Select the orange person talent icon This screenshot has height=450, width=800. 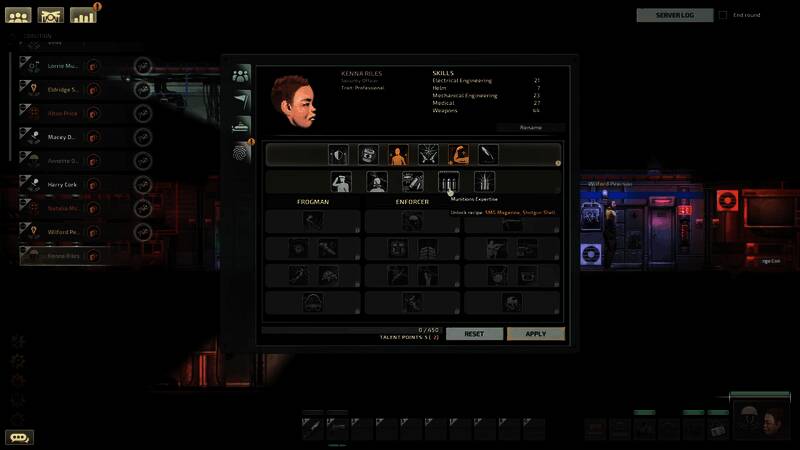[x=398, y=154]
